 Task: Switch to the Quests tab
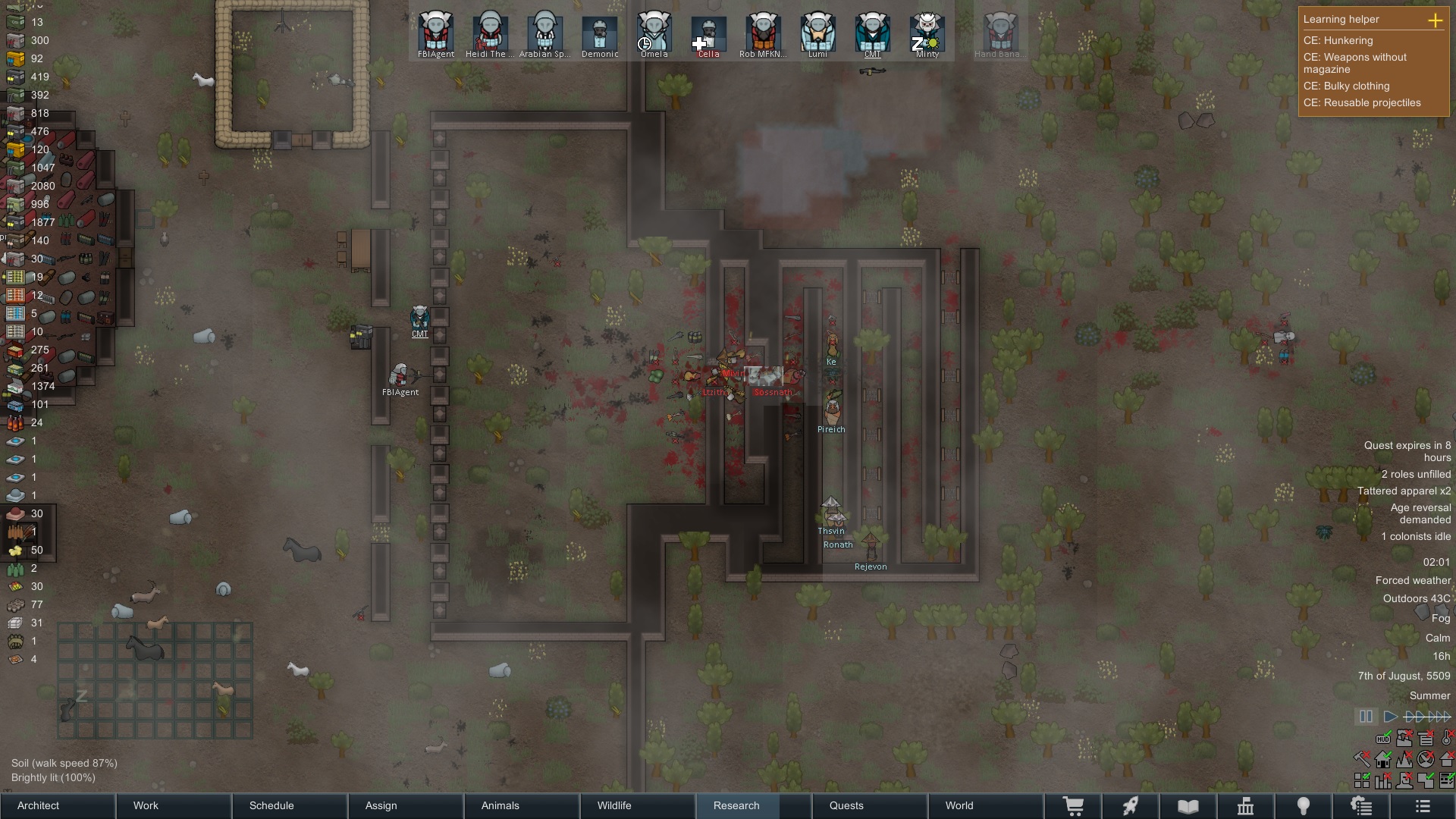847,805
